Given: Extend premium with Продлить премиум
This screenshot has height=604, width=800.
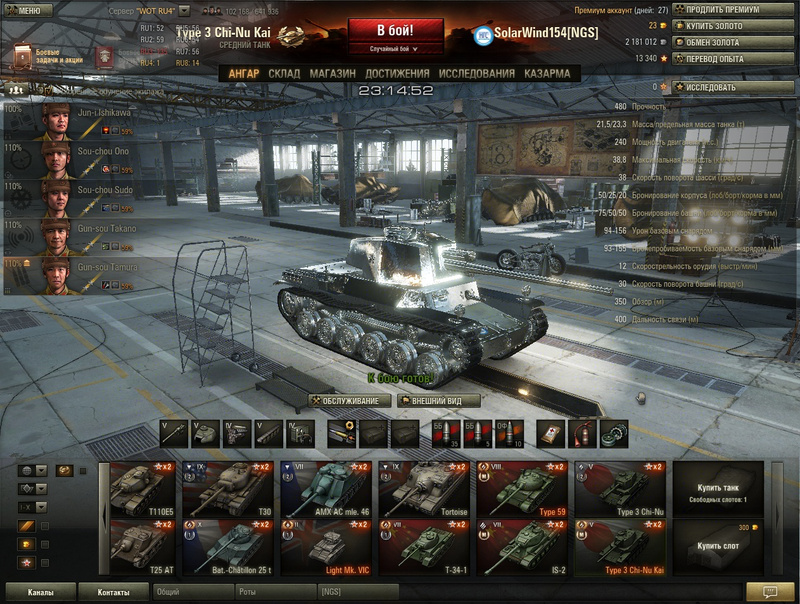Looking at the screenshot, I should pyautogui.click(x=737, y=10).
